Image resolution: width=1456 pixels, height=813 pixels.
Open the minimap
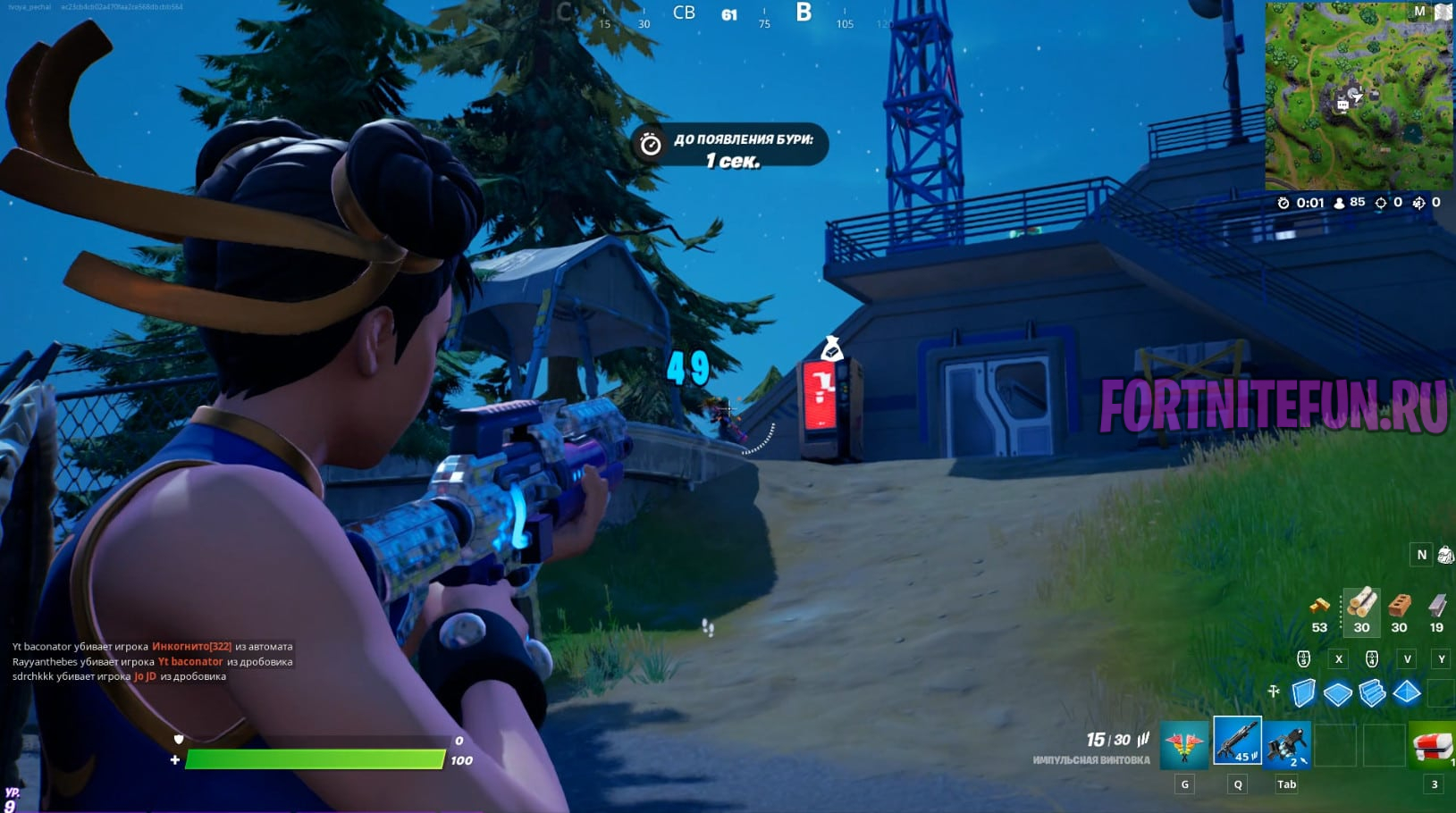click(x=1358, y=96)
